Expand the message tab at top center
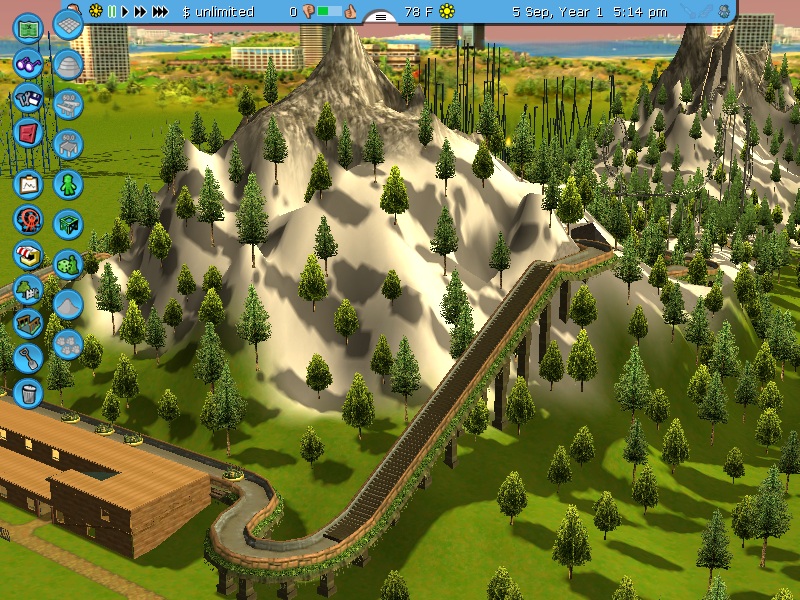The width and height of the screenshot is (800, 600). click(x=381, y=17)
